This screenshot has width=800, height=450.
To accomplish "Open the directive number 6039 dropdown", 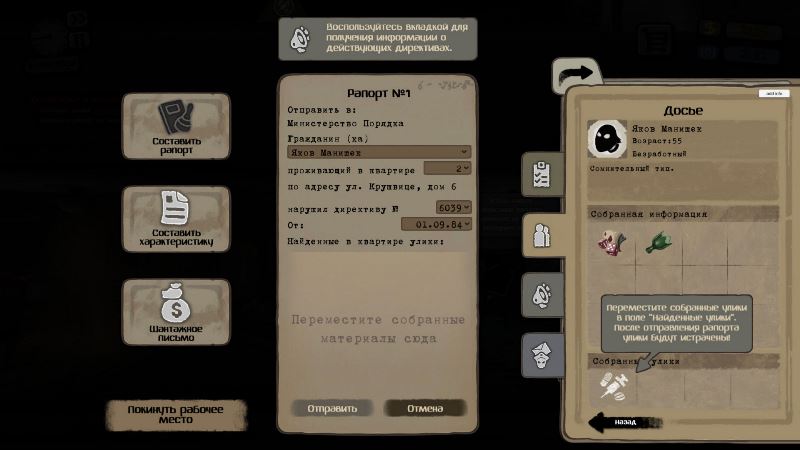I will [453, 207].
